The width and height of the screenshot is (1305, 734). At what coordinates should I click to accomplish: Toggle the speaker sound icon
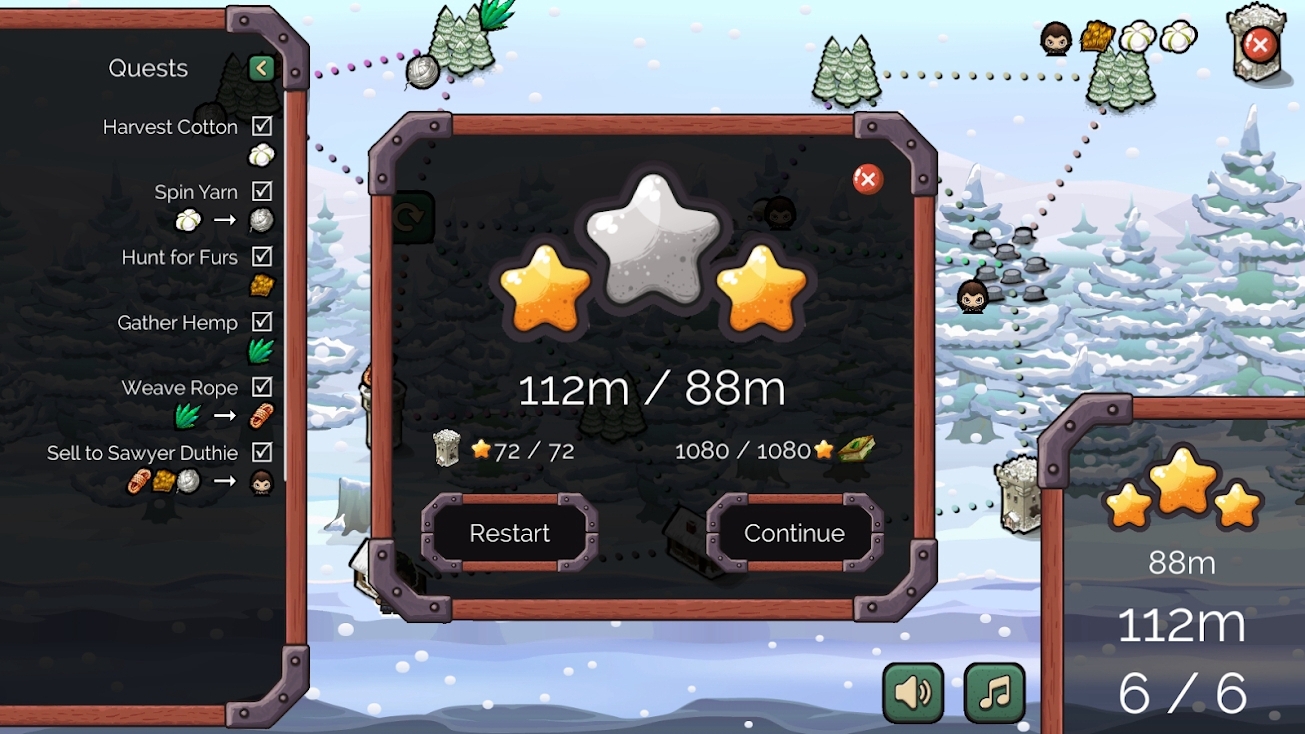tap(911, 691)
